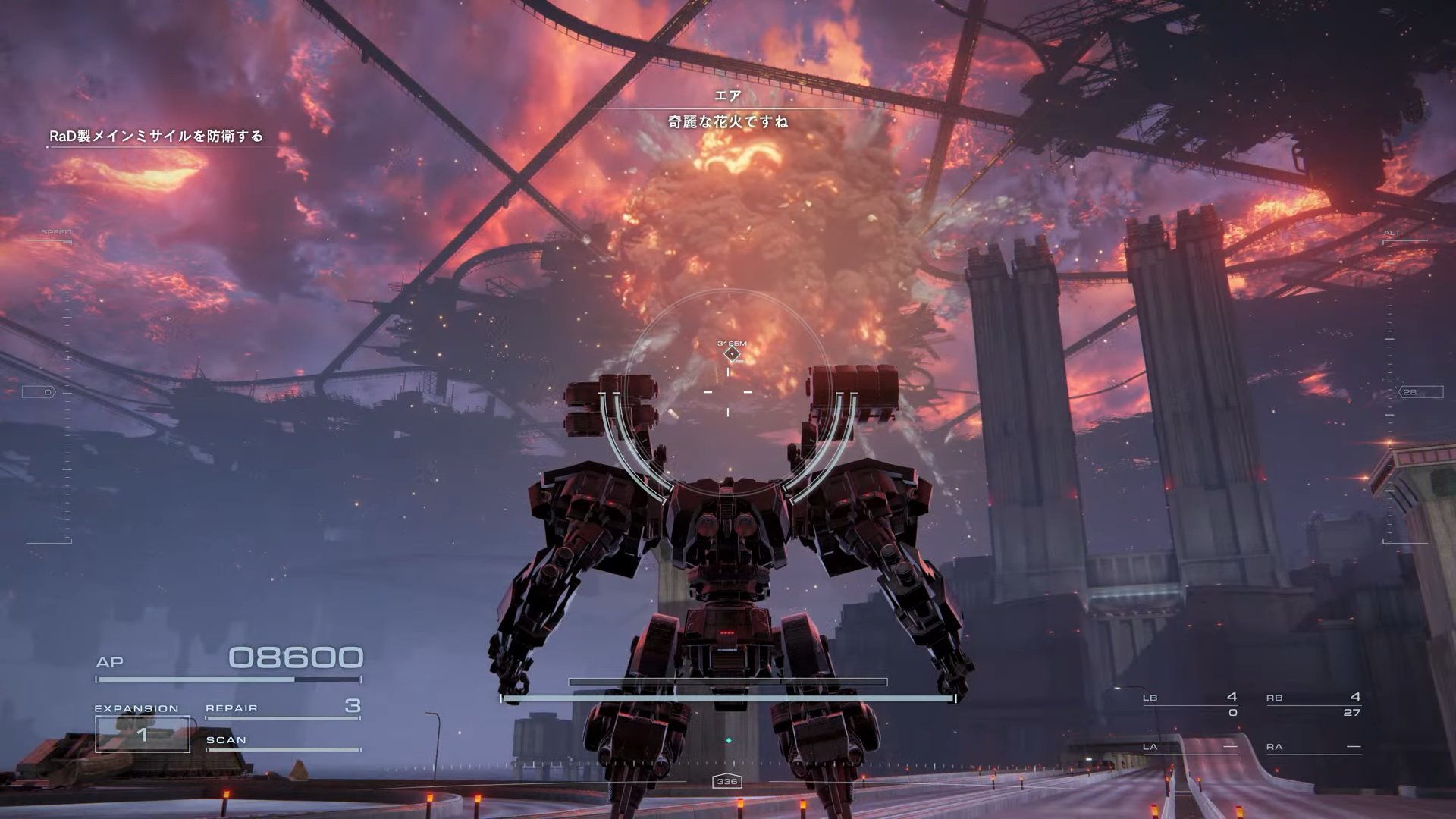Pick the RA right-arm weapon slot

click(x=1313, y=747)
